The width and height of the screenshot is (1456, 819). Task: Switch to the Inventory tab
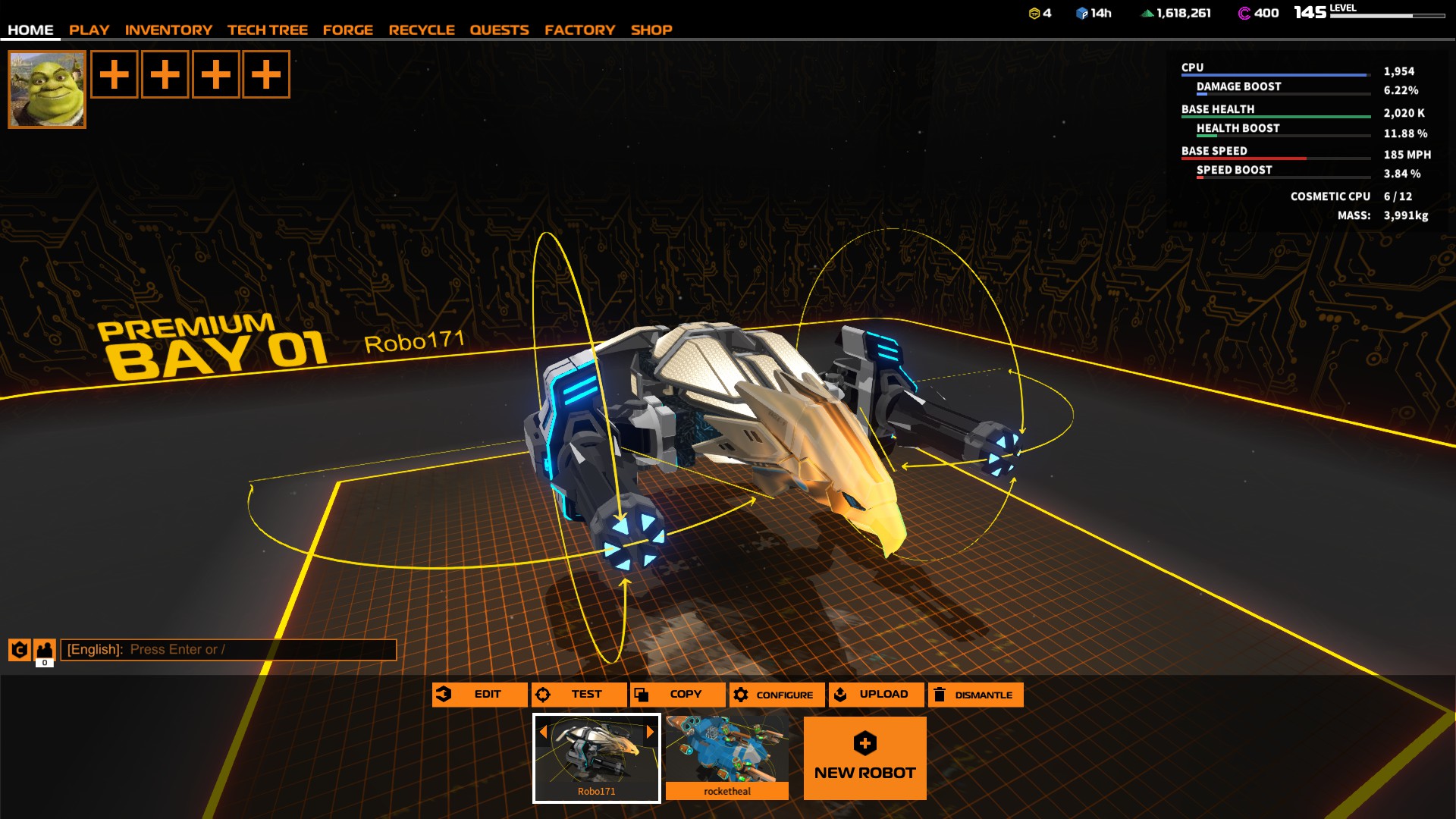pos(168,30)
